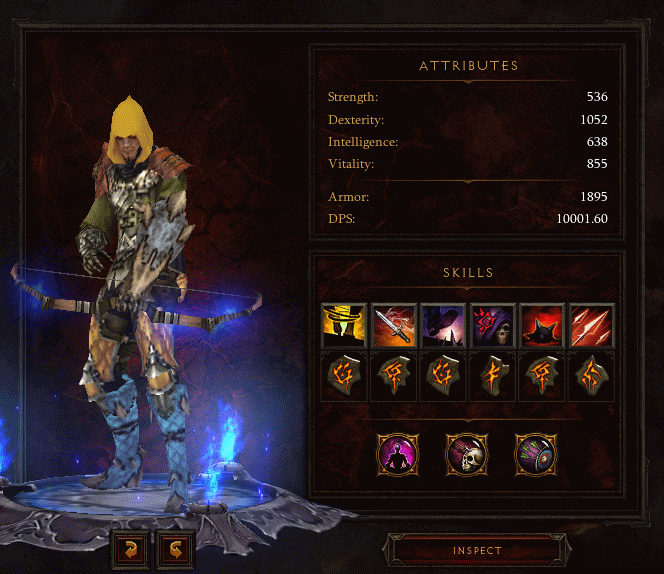Click the INSPECT button
Viewport: 664px width, 574px height.
click(x=476, y=550)
